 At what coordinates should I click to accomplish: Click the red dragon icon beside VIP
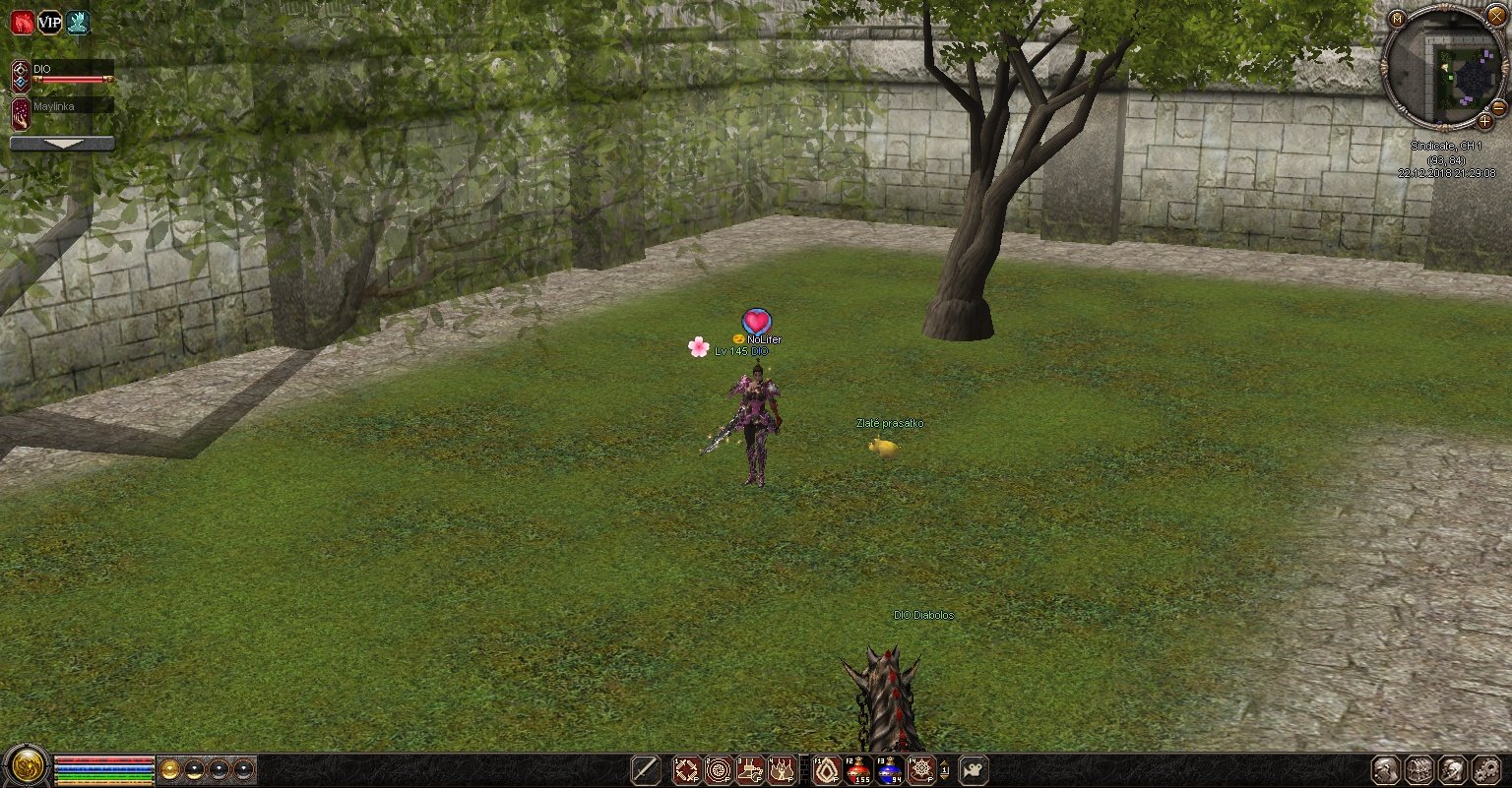[x=22, y=23]
